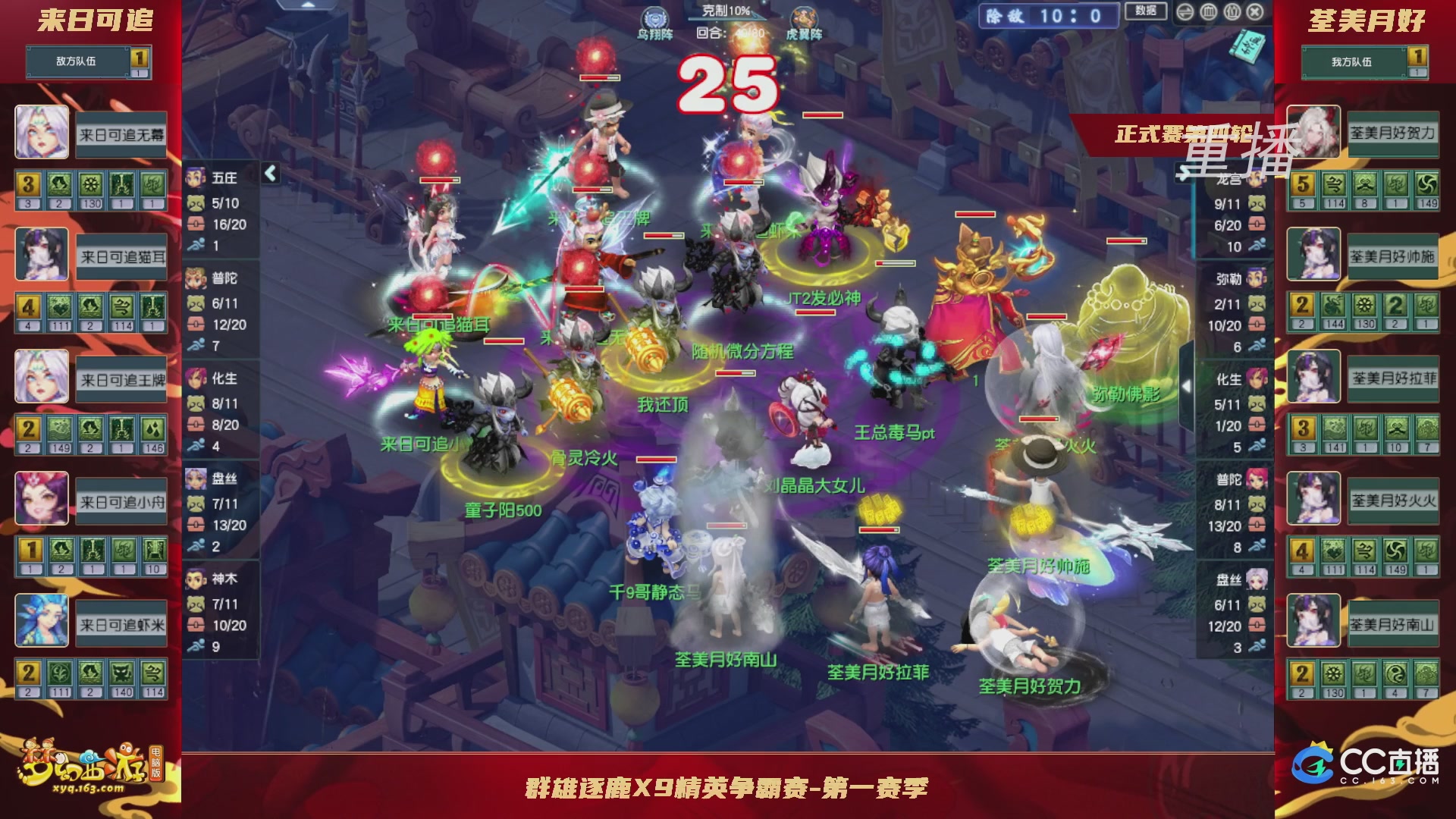Collapse the unit stats panel via left chevron
The image size is (1456, 819).
tap(269, 173)
